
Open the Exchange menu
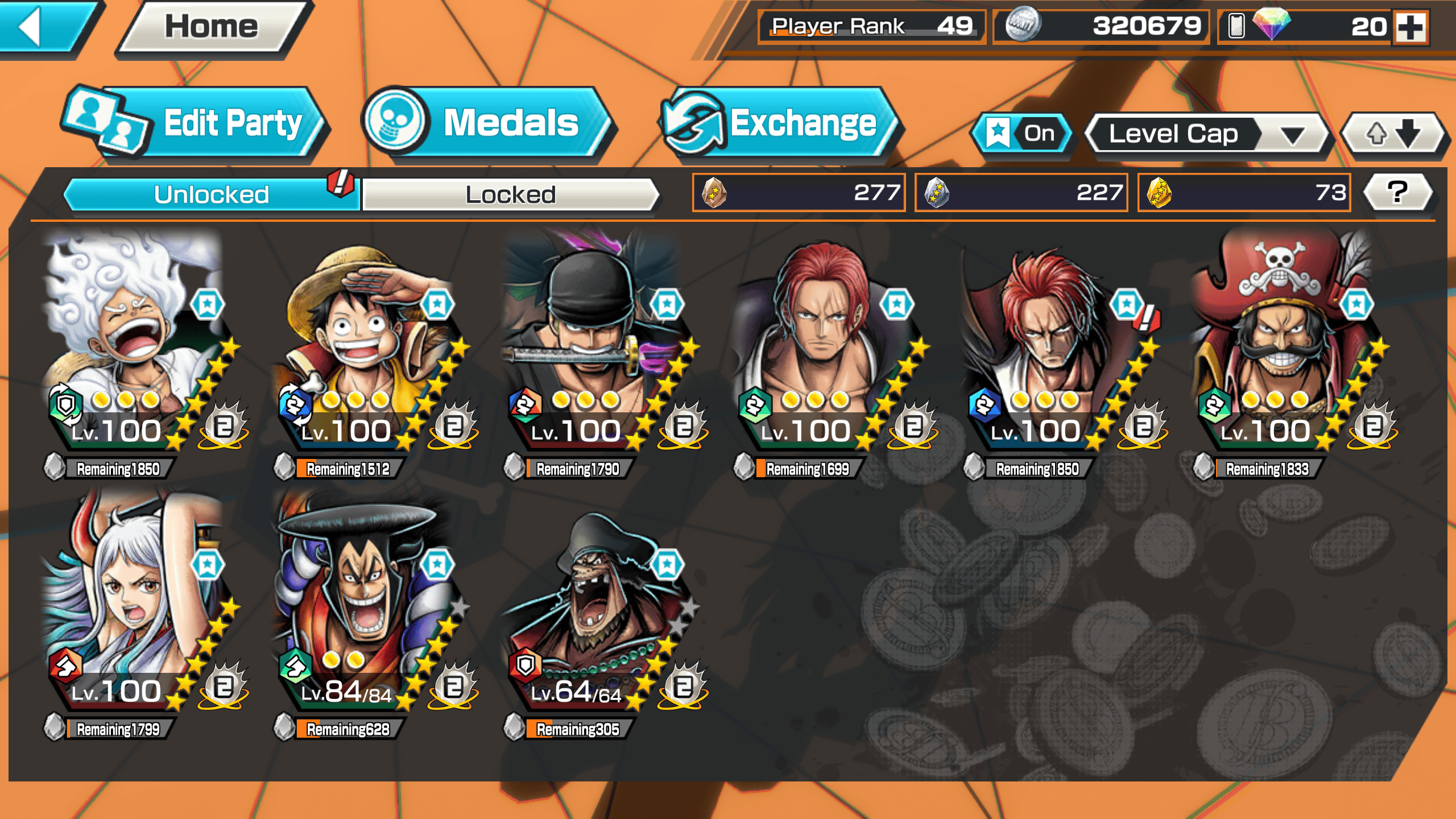click(x=779, y=123)
